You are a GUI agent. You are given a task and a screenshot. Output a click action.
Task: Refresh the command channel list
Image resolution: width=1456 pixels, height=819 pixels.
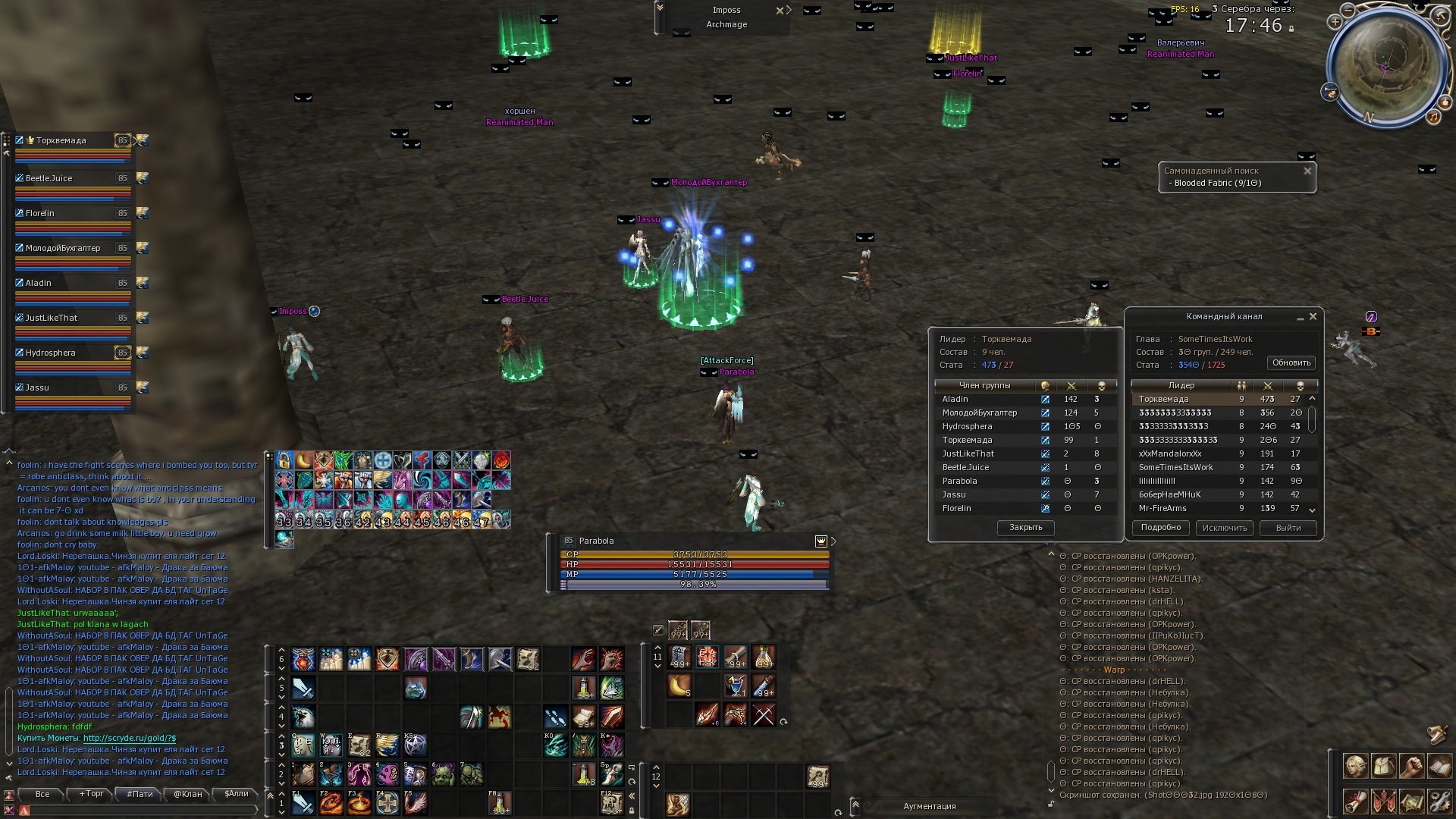tap(1291, 363)
